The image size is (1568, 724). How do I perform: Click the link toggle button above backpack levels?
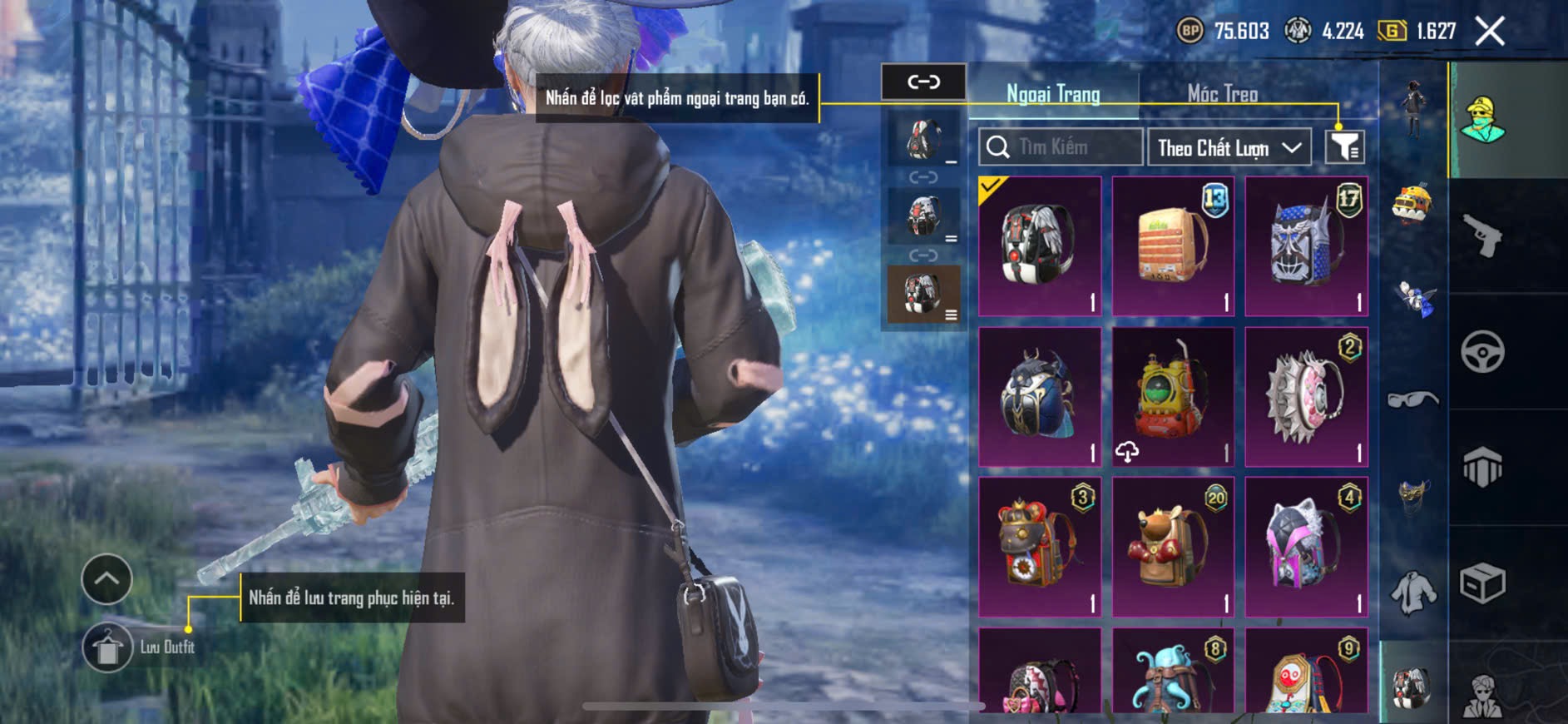pyautogui.click(x=923, y=82)
